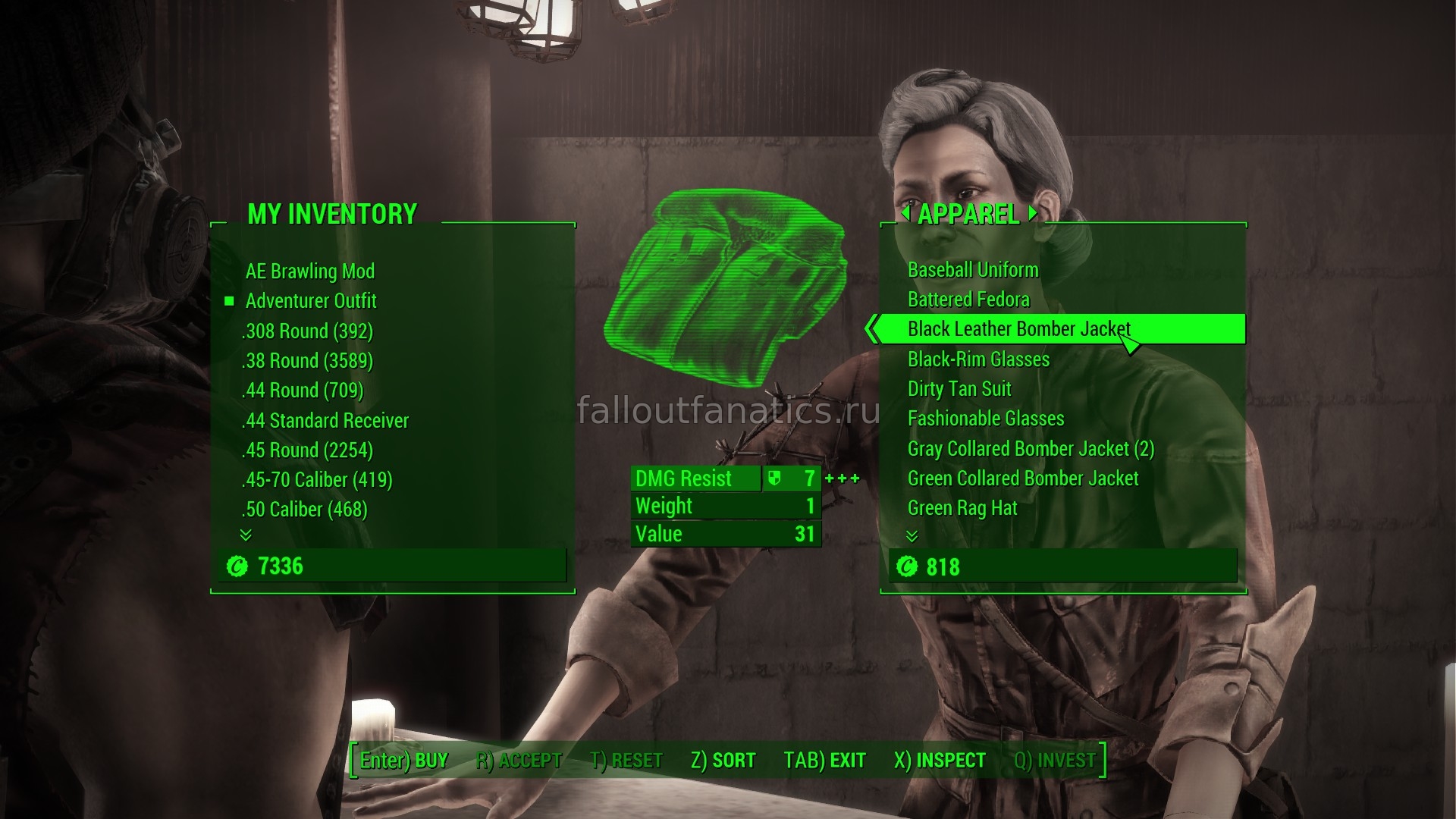Select the Baseball Uniform from vendor
This screenshot has height=819, width=1456.
973,270
